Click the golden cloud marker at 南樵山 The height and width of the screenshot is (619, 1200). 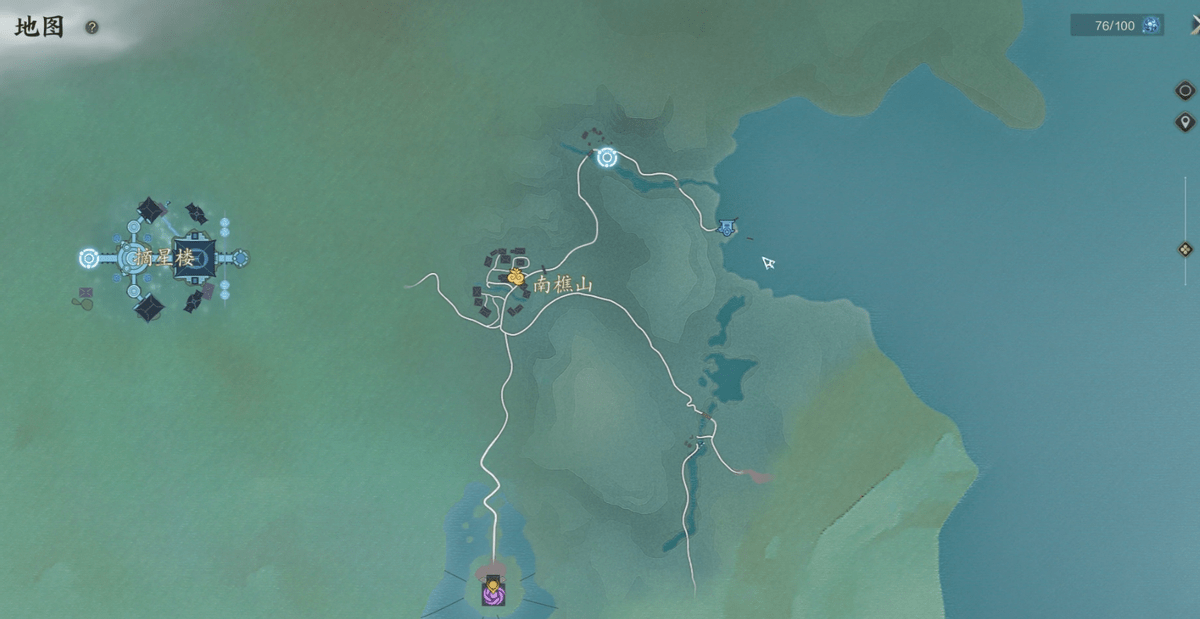click(516, 277)
